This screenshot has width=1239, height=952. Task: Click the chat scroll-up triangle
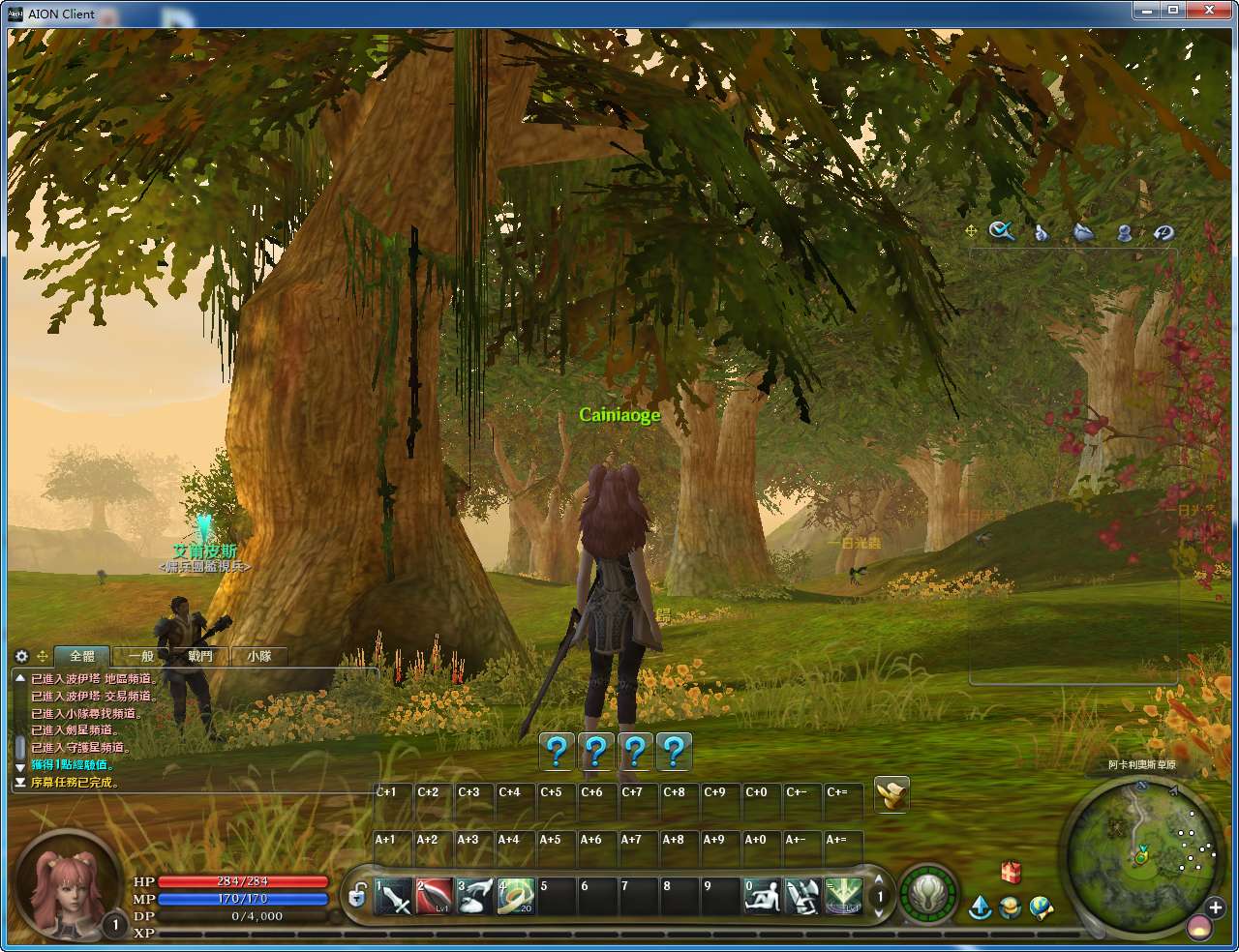(x=19, y=677)
